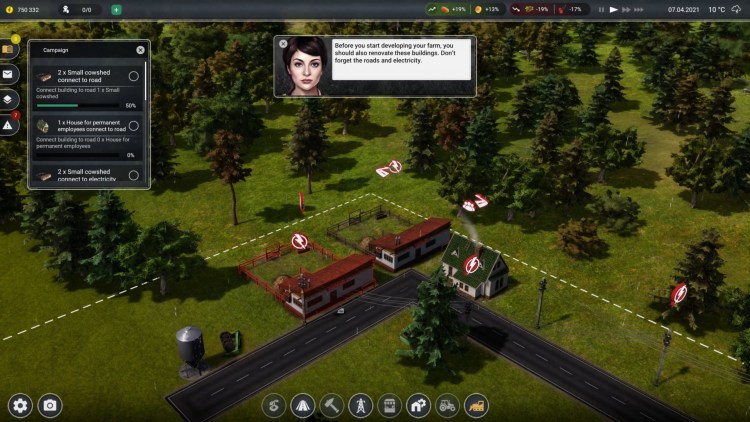Viewport: 750px width, 422px height.
Task: Pause the game time
Action: pos(600,9)
